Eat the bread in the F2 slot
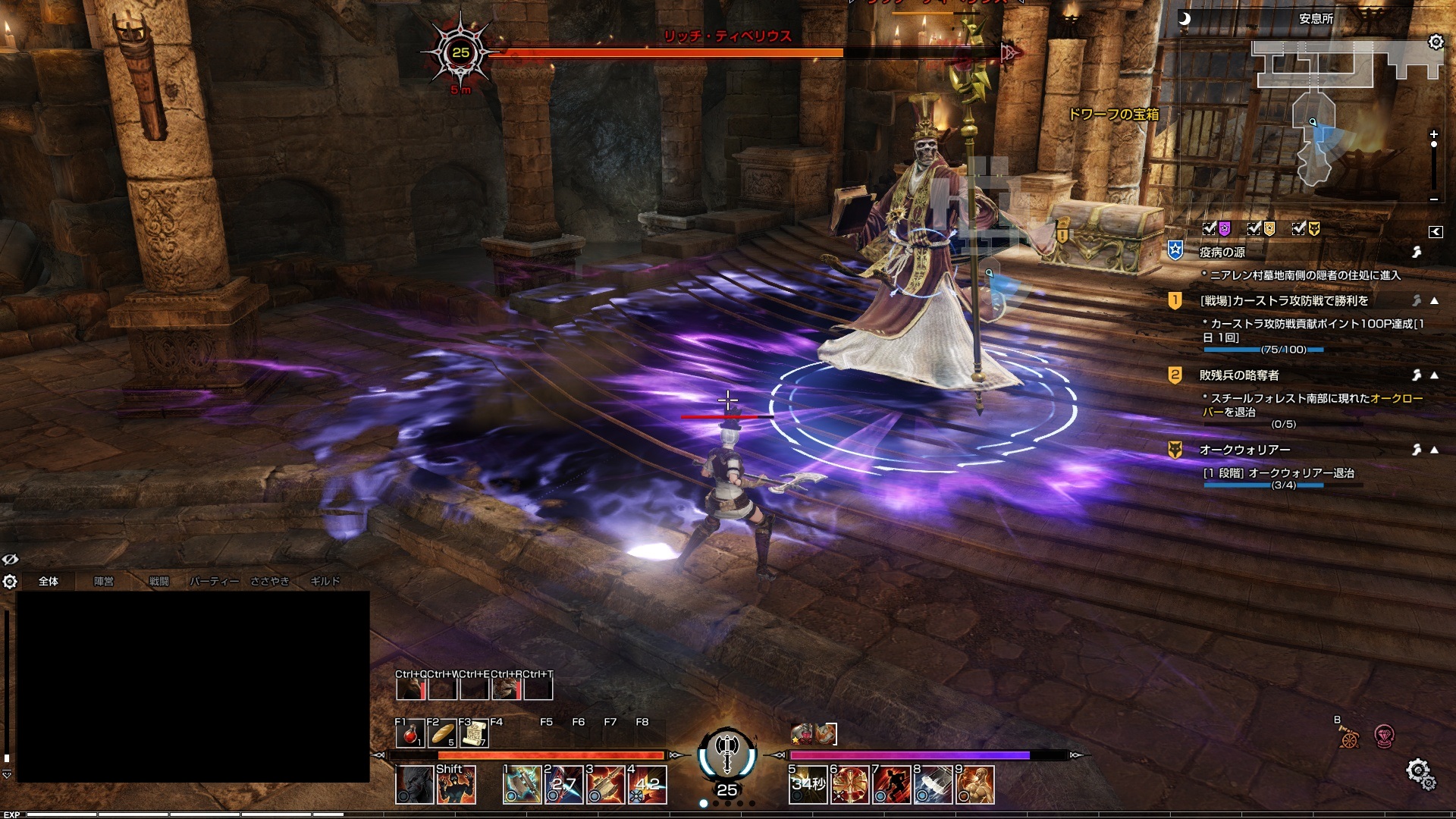 point(442,734)
